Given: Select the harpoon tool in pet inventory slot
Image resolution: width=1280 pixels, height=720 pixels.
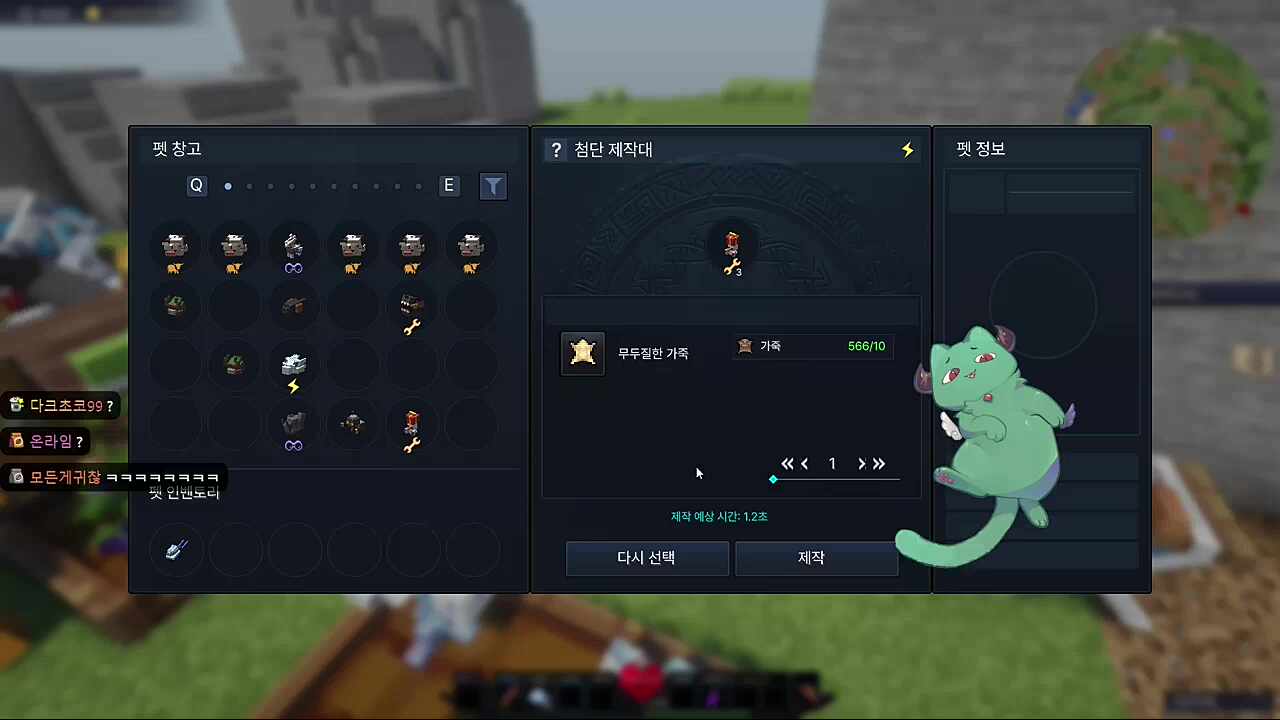Looking at the screenshot, I should pos(175,549).
